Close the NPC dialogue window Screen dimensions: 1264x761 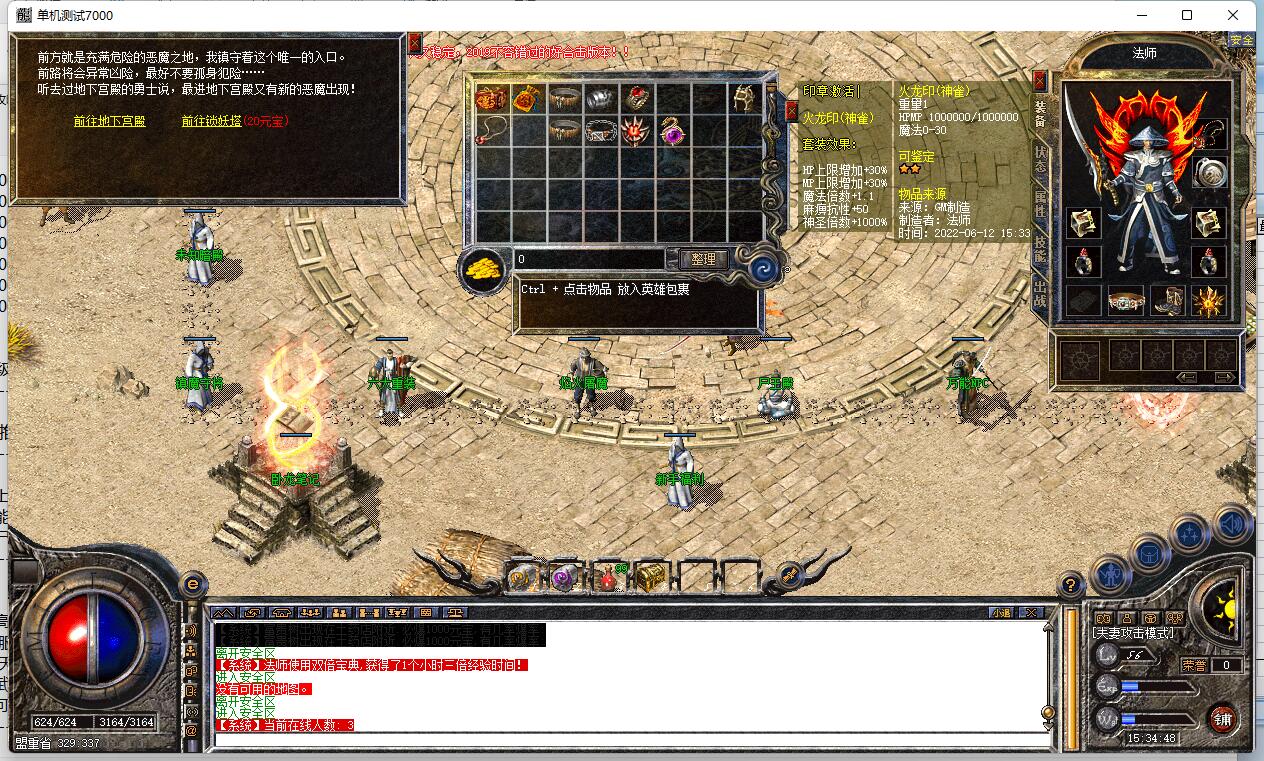pyautogui.click(x=415, y=42)
